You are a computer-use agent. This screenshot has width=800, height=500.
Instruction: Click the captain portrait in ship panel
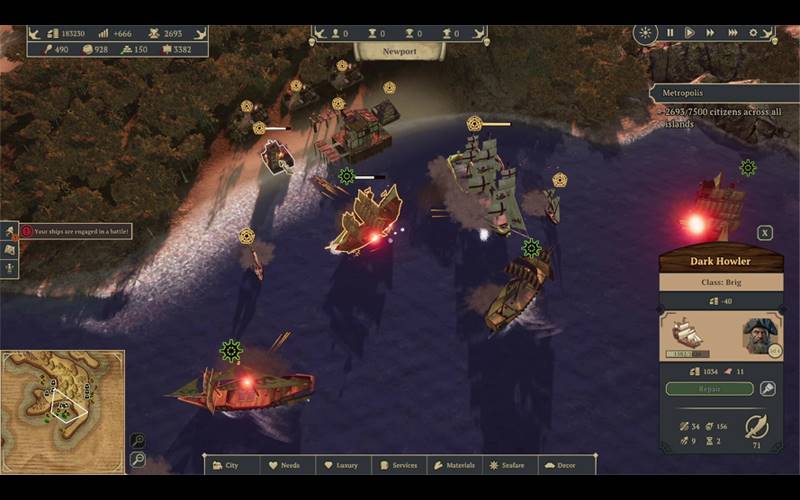click(x=761, y=337)
